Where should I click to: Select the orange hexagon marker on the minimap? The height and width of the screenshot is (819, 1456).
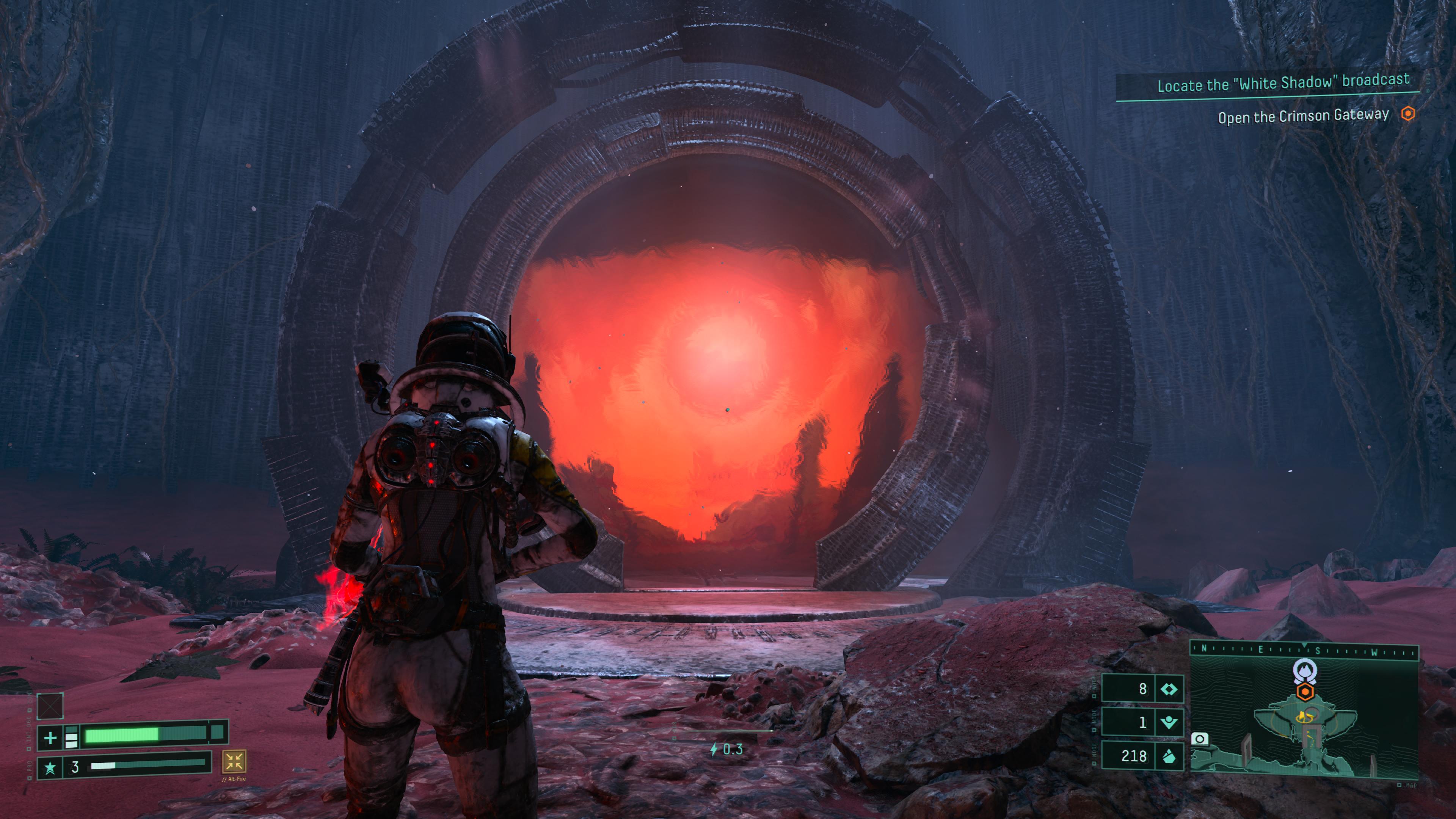tap(1304, 691)
